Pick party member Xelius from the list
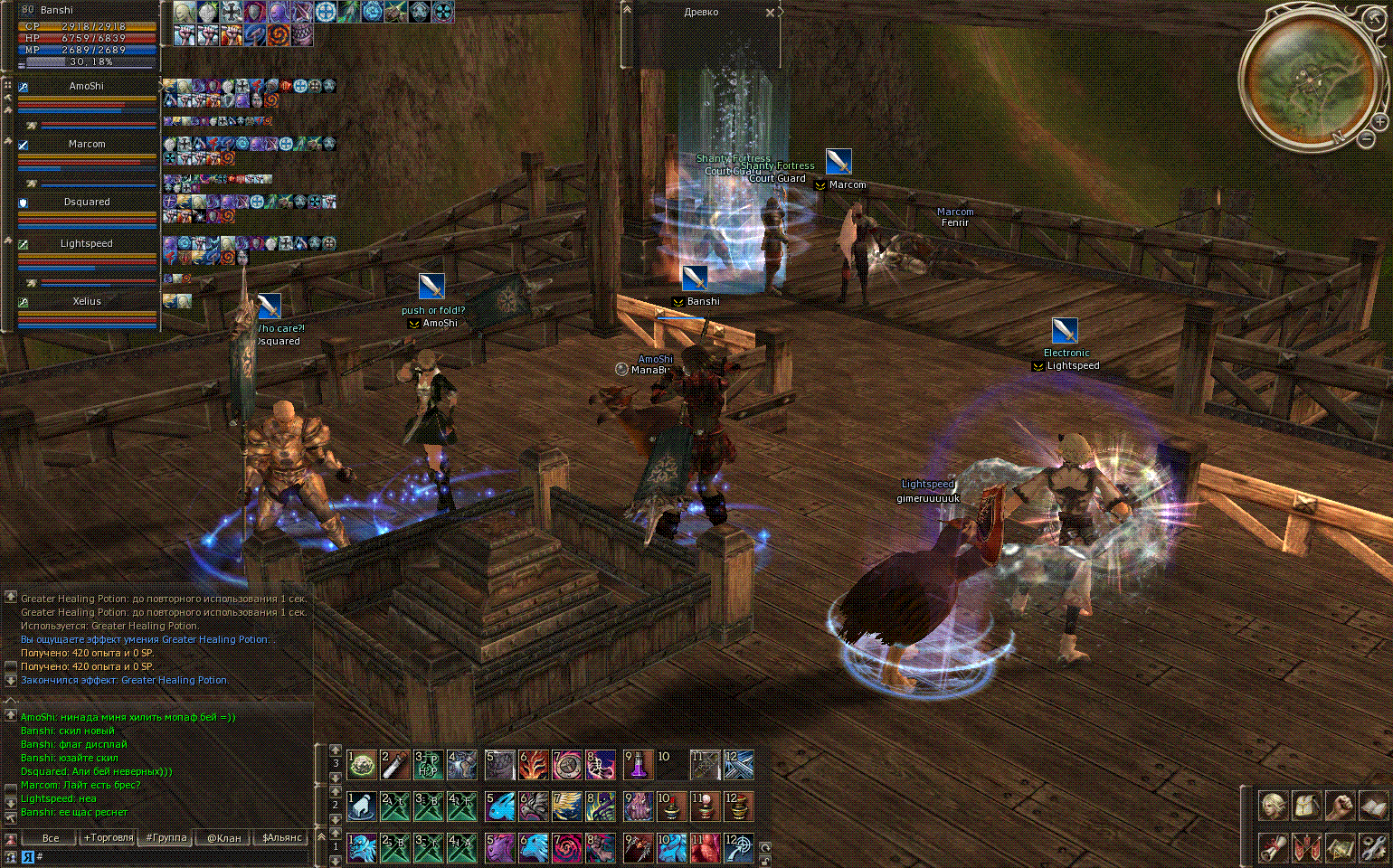This screenshot has width=1393, height=868. point(87,302)
